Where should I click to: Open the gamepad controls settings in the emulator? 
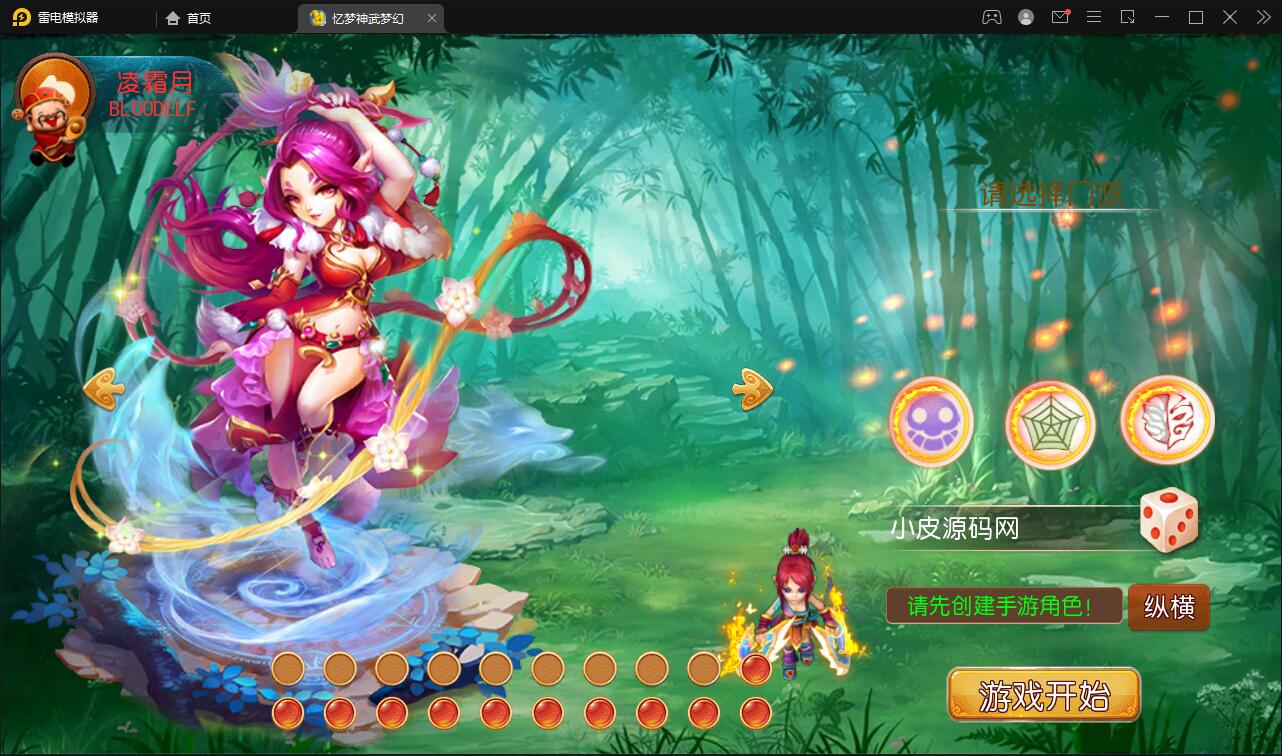click(x=993, y=17)
